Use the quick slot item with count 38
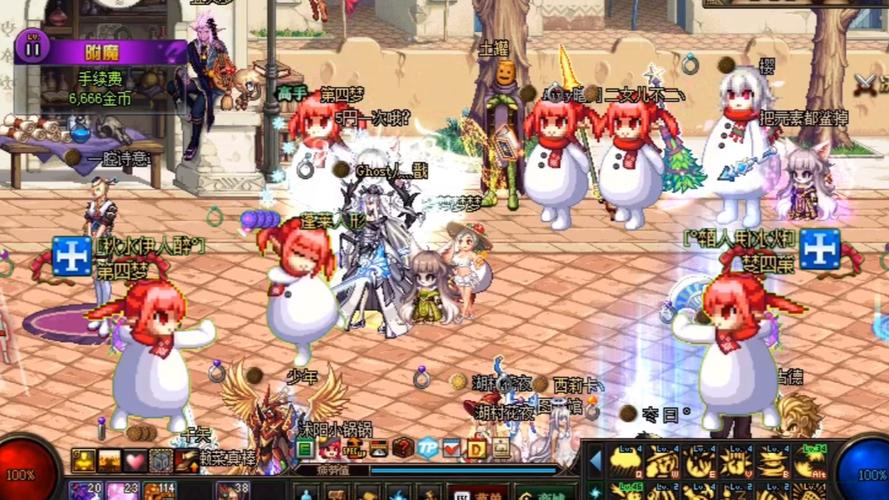 tap(231, 490)
